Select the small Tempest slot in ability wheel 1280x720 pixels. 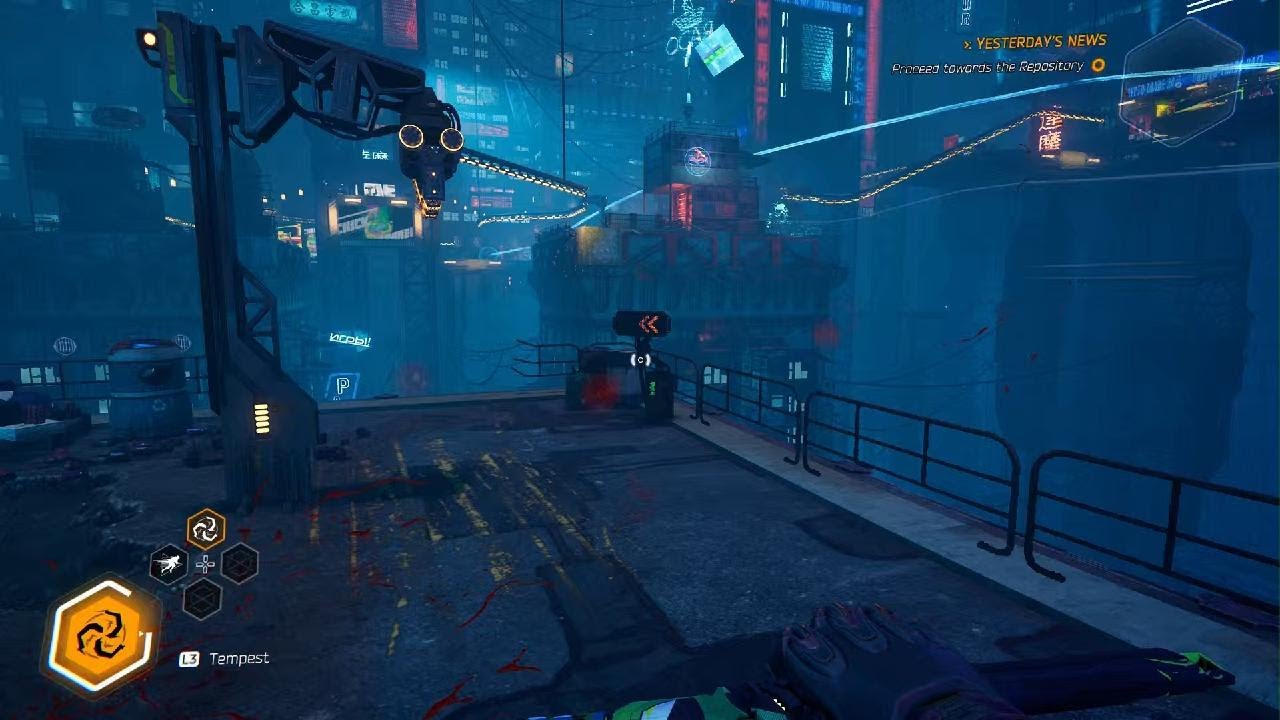point(206,528)
